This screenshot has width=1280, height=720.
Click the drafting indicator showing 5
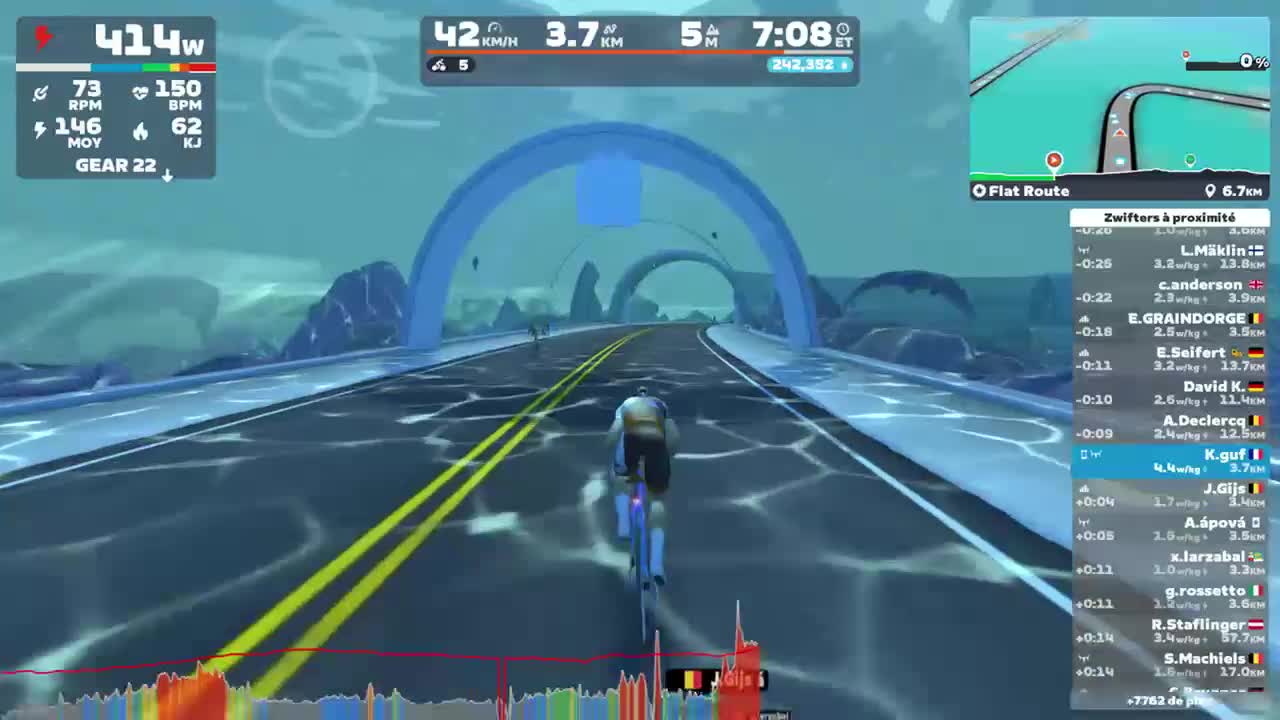[449, 66]
